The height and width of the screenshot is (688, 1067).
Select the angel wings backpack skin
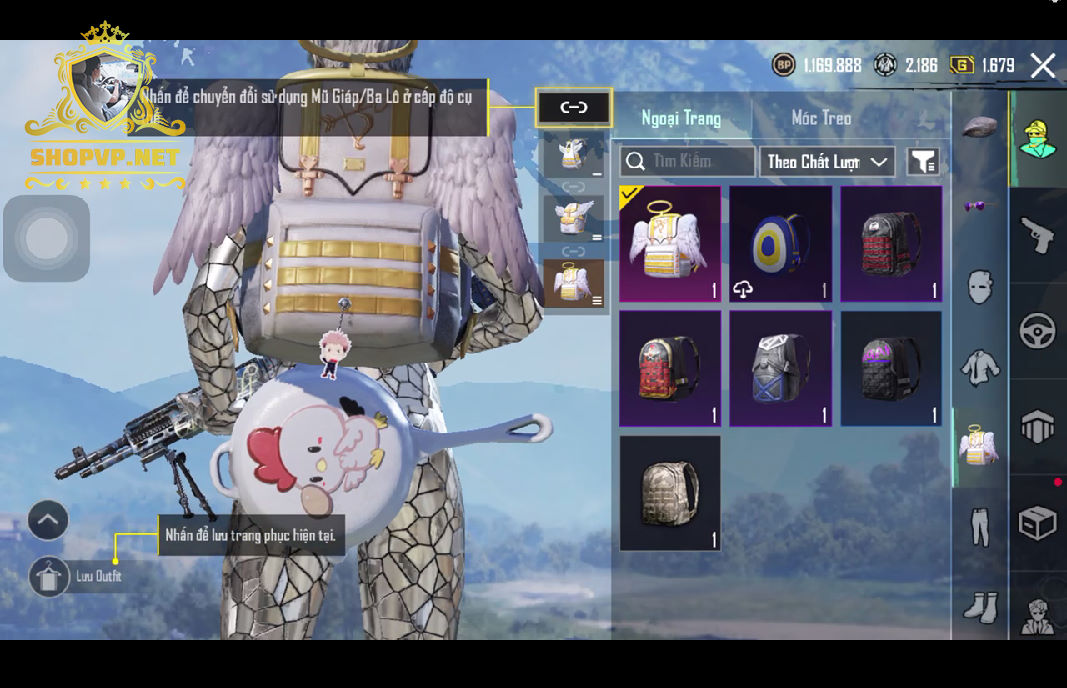[x=669, y=244]
